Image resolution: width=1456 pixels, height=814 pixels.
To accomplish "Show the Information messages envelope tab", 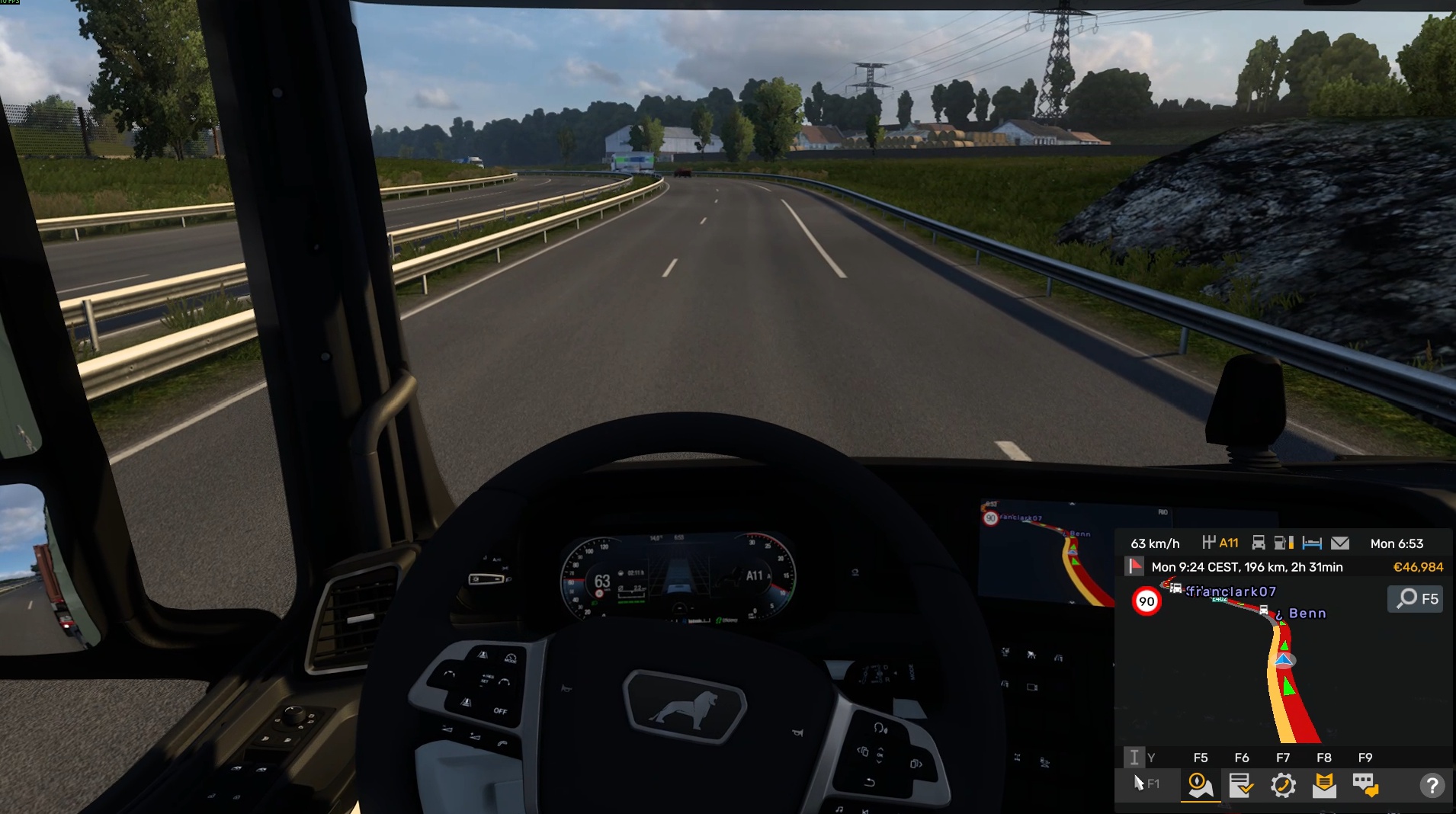I will click(1324, 785).
